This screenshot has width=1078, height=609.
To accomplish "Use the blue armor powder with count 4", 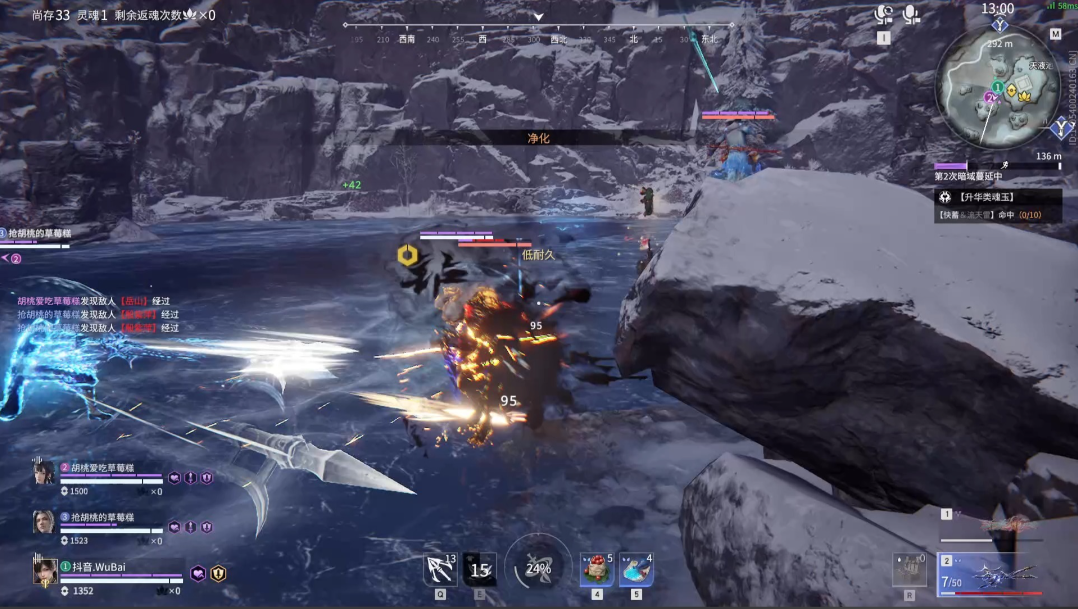I will (x=637, y=569).
